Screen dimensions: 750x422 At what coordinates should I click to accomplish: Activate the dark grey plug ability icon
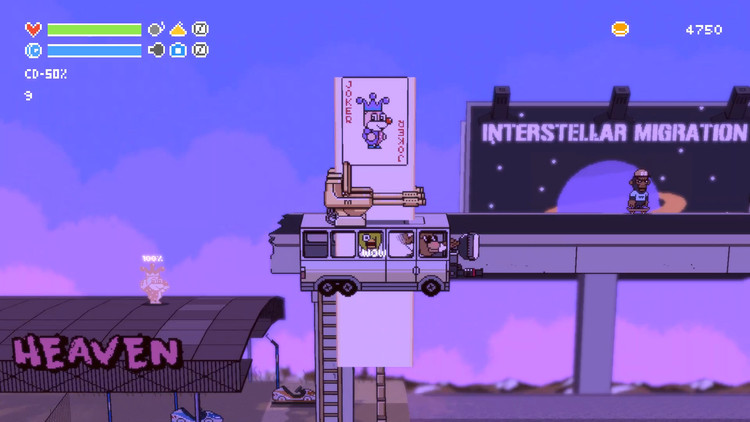coord(156,50)
